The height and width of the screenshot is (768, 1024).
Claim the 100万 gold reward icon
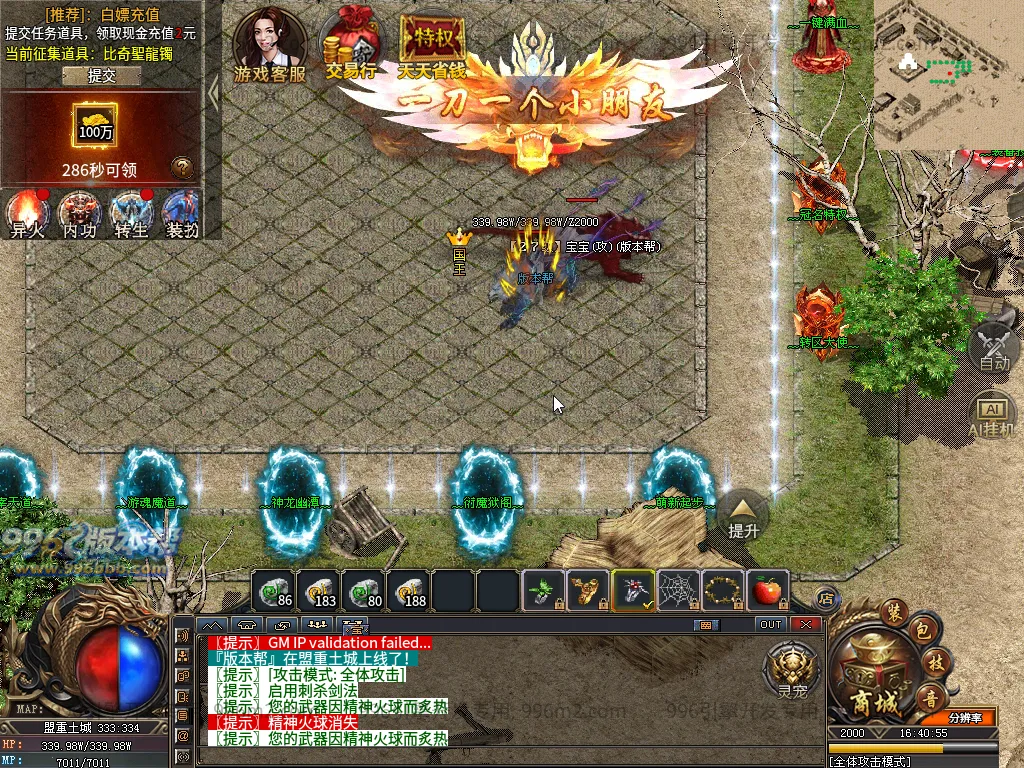[96, 125]
